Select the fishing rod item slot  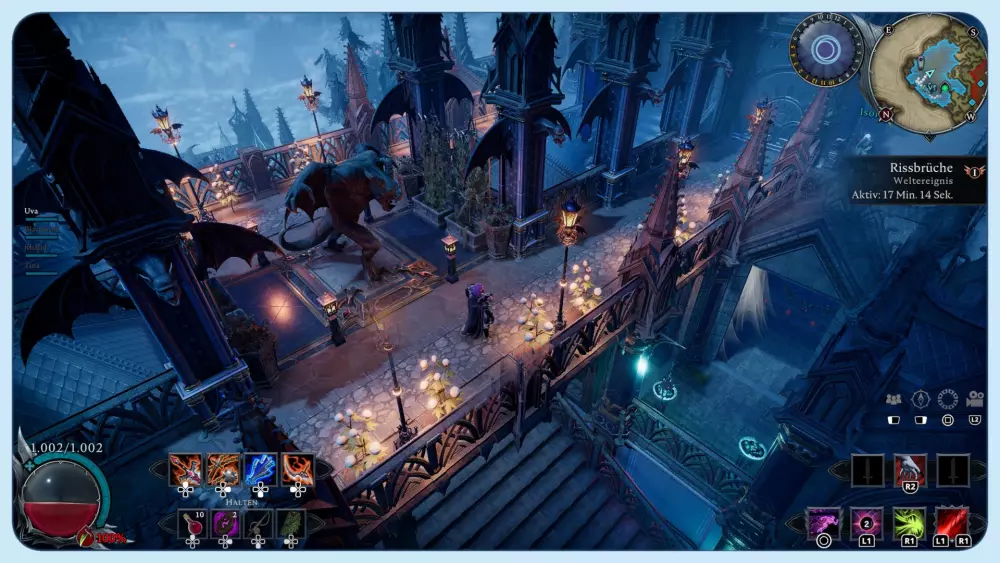coord(258,523)
